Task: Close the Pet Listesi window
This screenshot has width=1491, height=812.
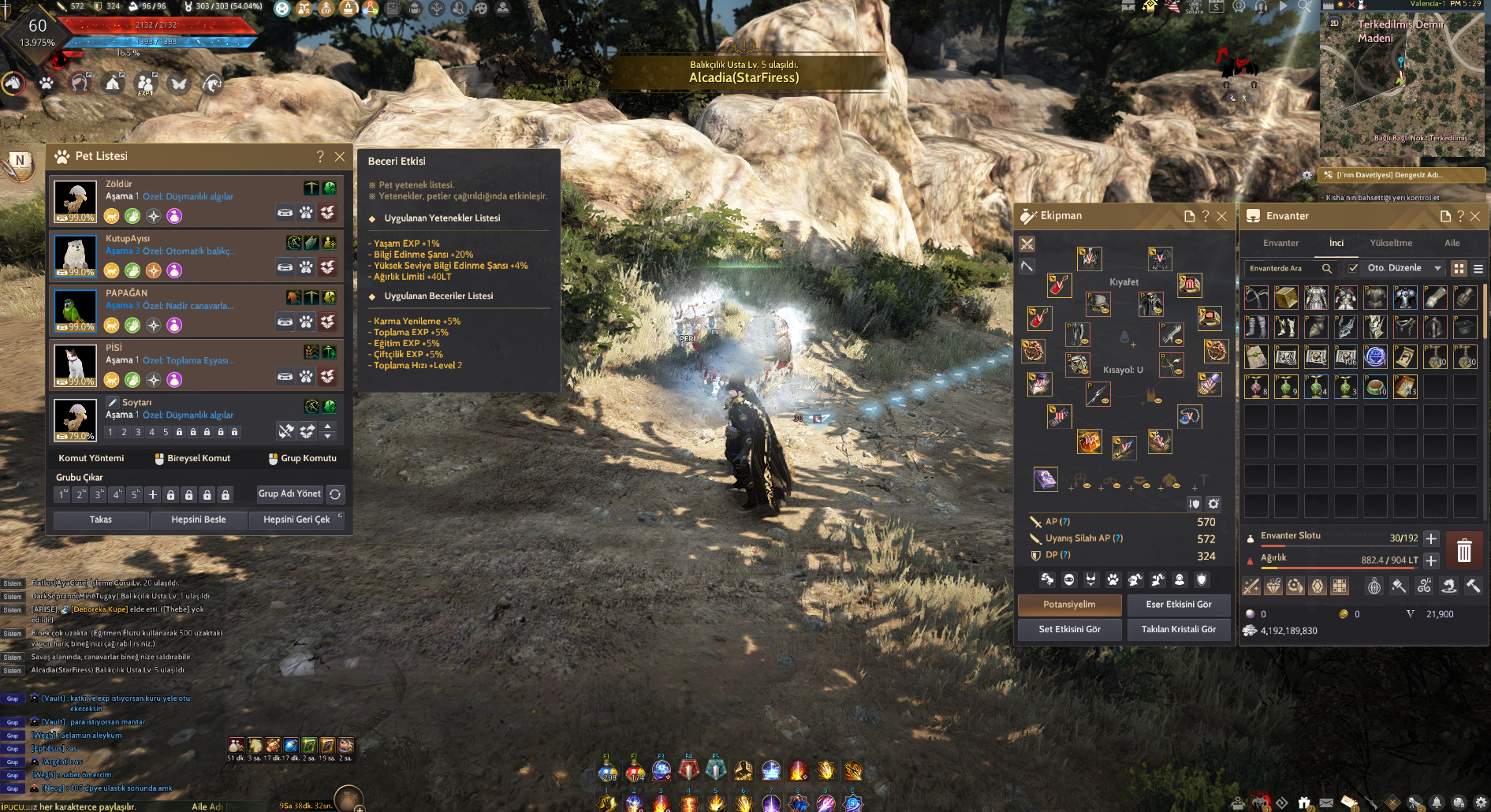Action: point(340,157)
